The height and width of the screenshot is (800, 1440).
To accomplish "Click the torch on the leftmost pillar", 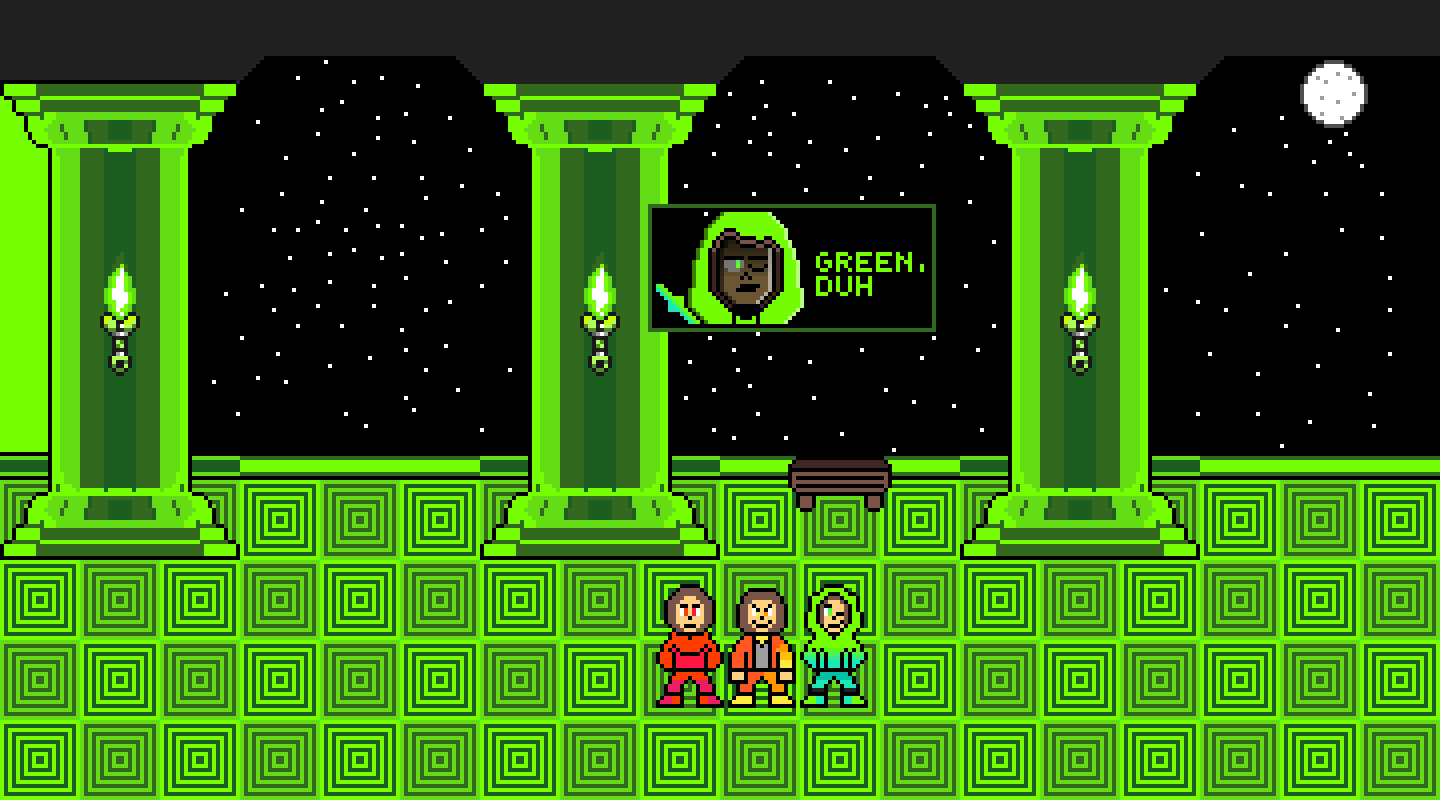I will pyautogui.click(x=117, y=320).
